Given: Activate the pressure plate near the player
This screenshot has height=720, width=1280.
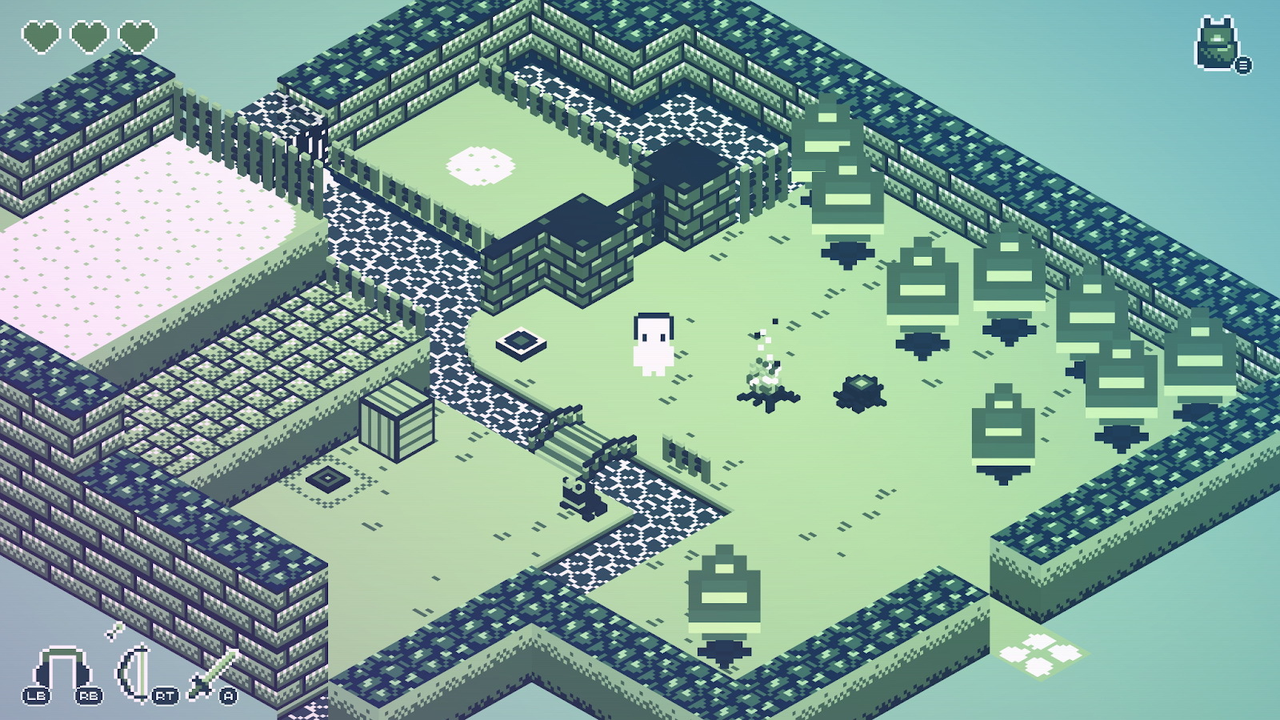Looking at the screenshot, I should click(520, 343).
